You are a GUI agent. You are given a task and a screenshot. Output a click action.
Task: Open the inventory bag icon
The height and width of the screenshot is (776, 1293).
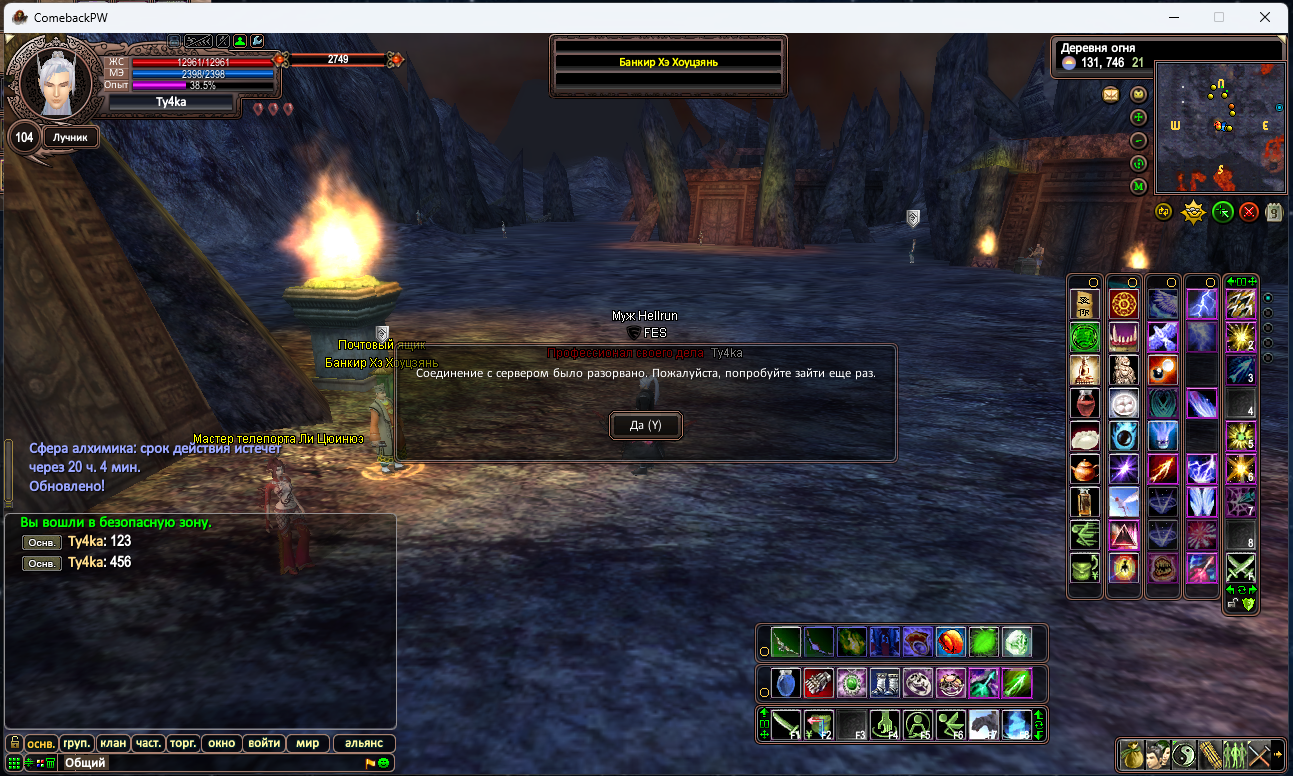pyautogui.click(x=1134, y=754)
